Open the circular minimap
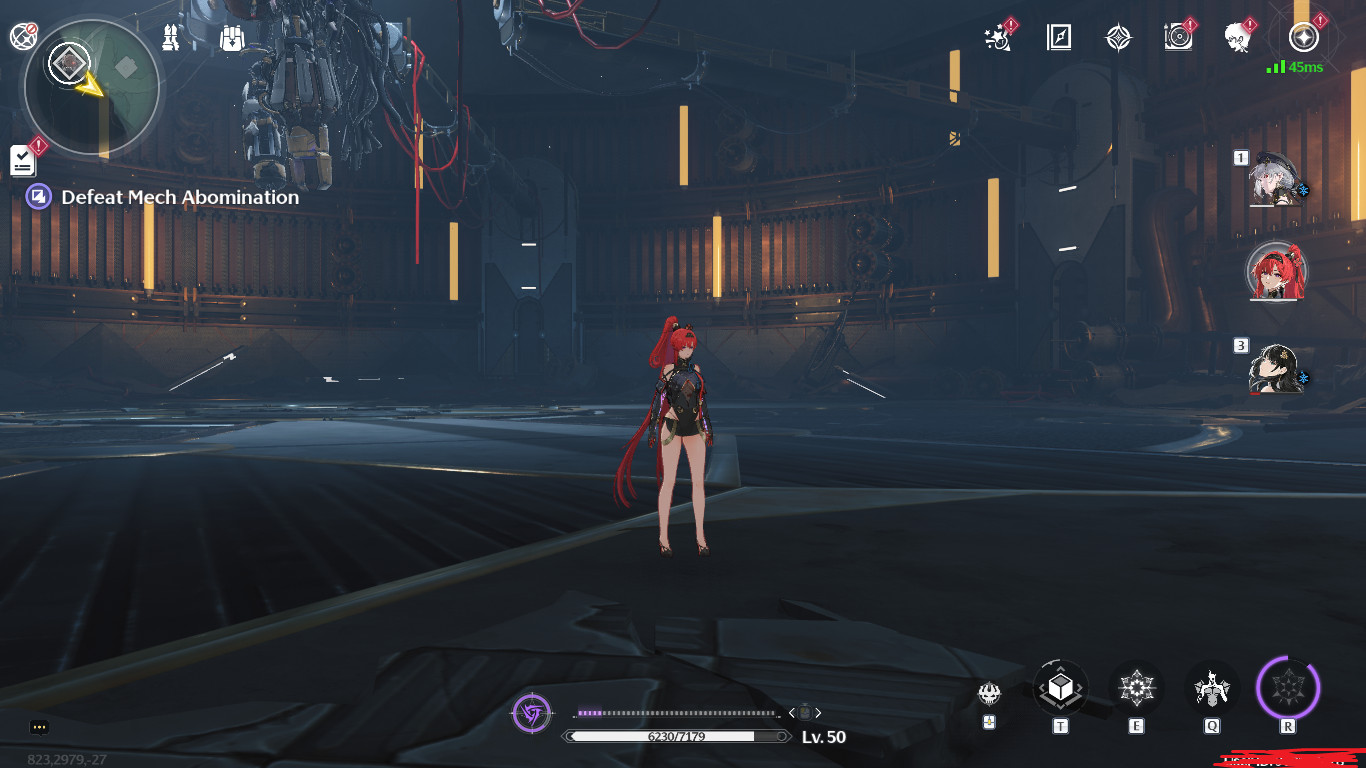Viewport: 1366px width, 768px height. 91,88
